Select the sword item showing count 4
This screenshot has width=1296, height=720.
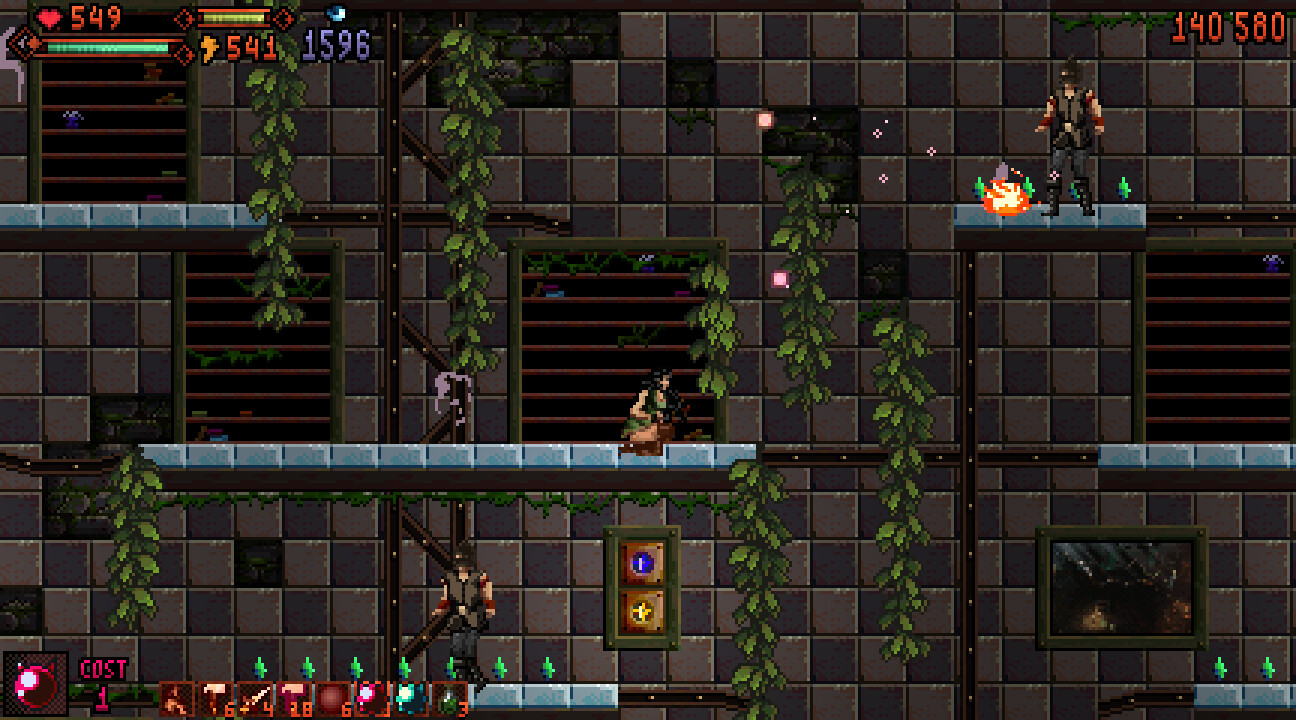click(254, 697)
